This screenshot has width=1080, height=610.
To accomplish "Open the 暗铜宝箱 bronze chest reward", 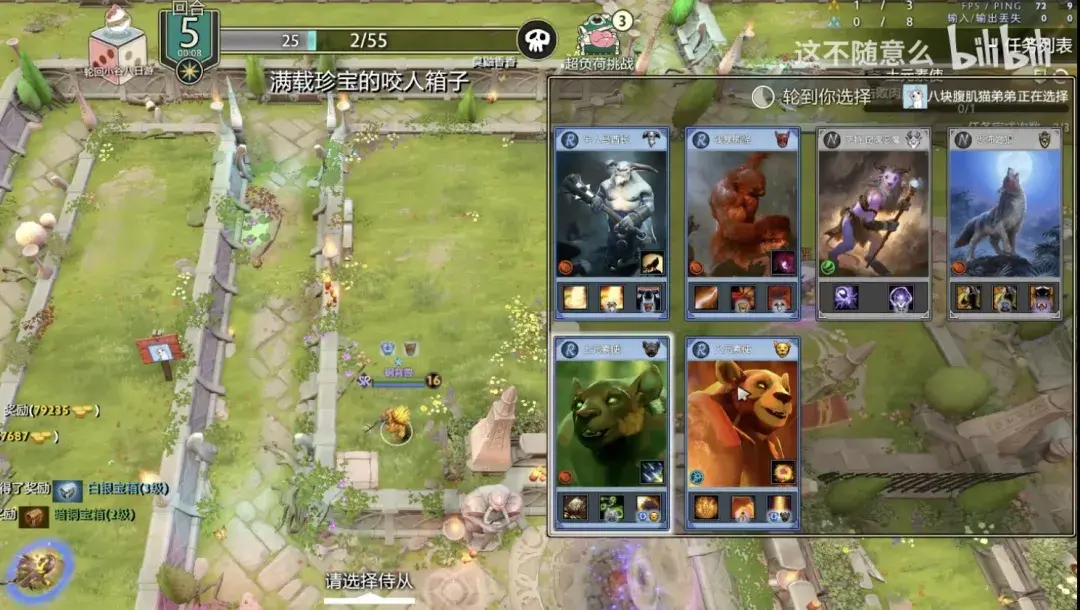I will [x=36, y=516].
